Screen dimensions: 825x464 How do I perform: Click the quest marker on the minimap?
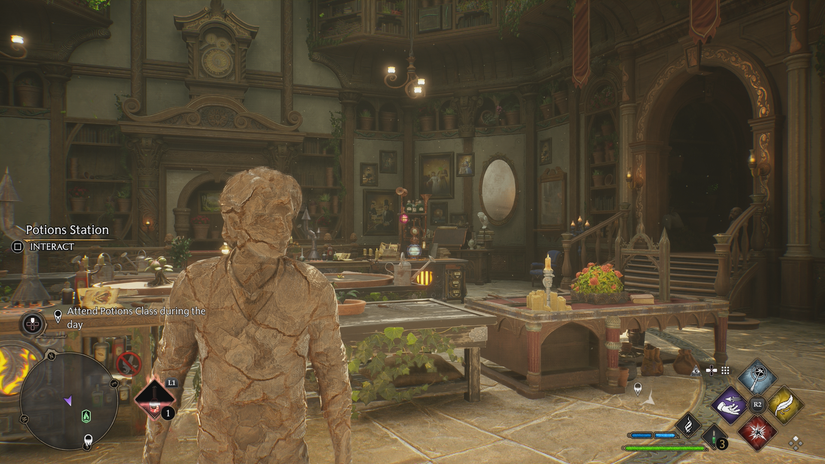tap(88, 438)
